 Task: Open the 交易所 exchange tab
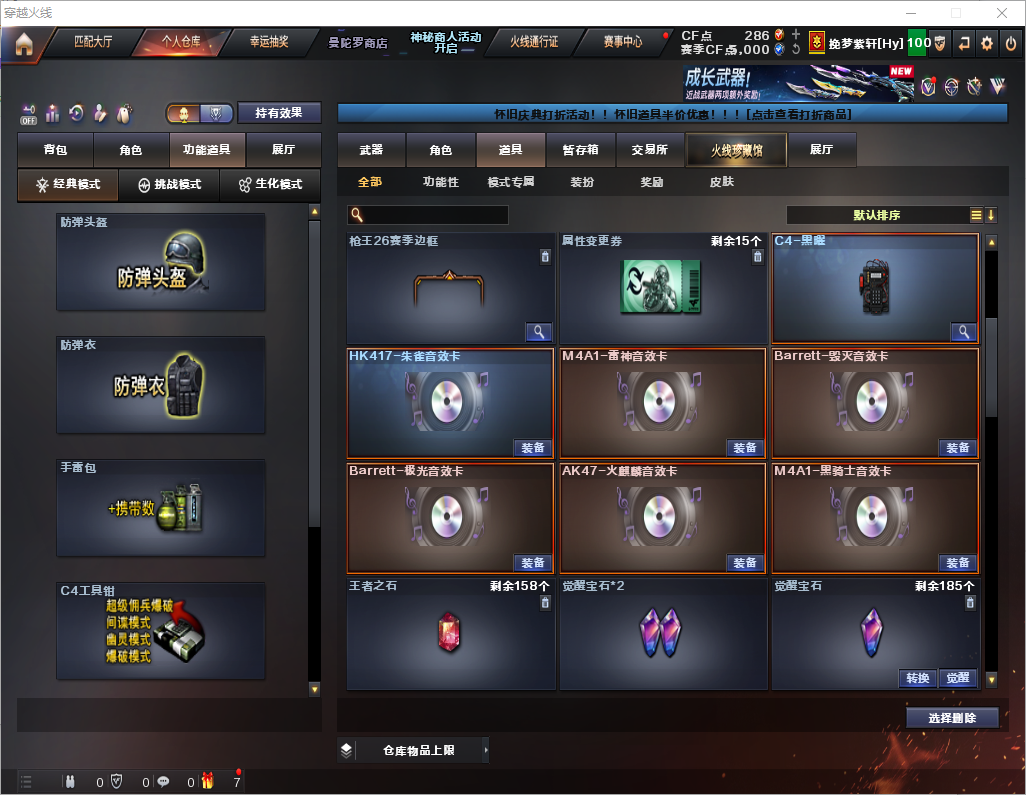[650, 150]
